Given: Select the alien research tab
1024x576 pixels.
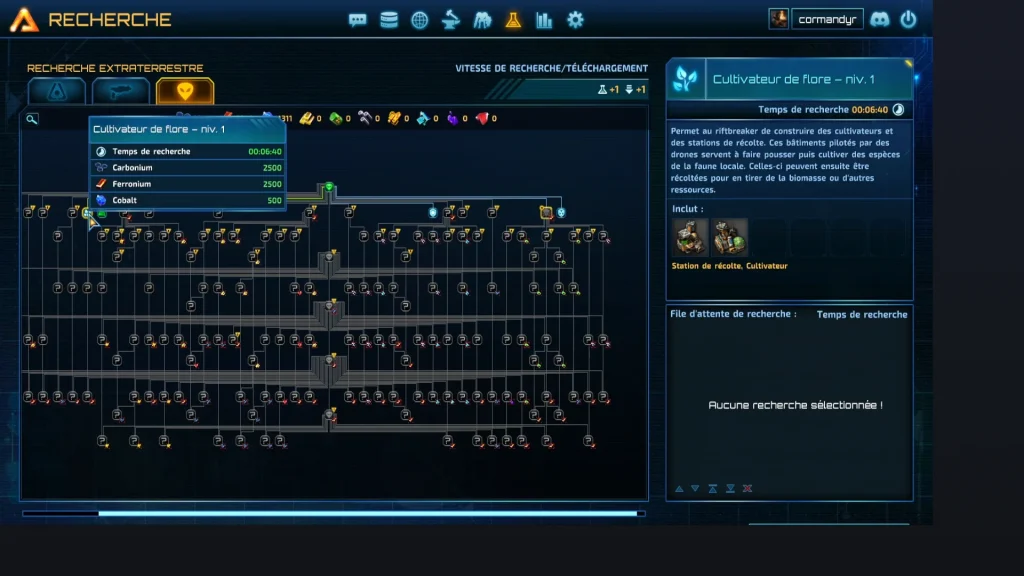Looking at the screenshot, I should click(x=185, y=91).
